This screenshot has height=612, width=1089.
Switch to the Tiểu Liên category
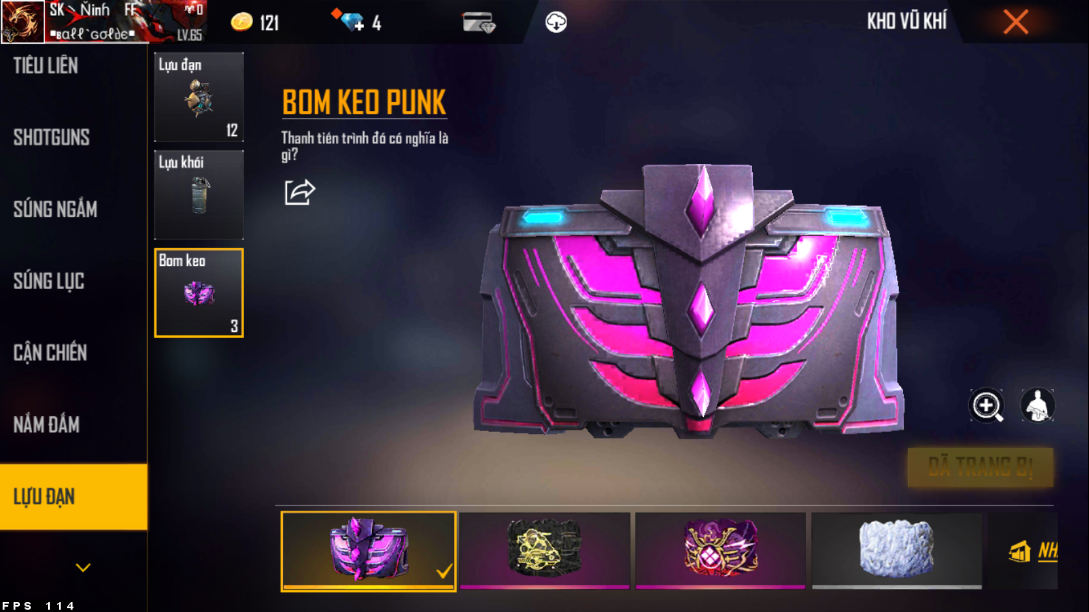tap(46, 66)
